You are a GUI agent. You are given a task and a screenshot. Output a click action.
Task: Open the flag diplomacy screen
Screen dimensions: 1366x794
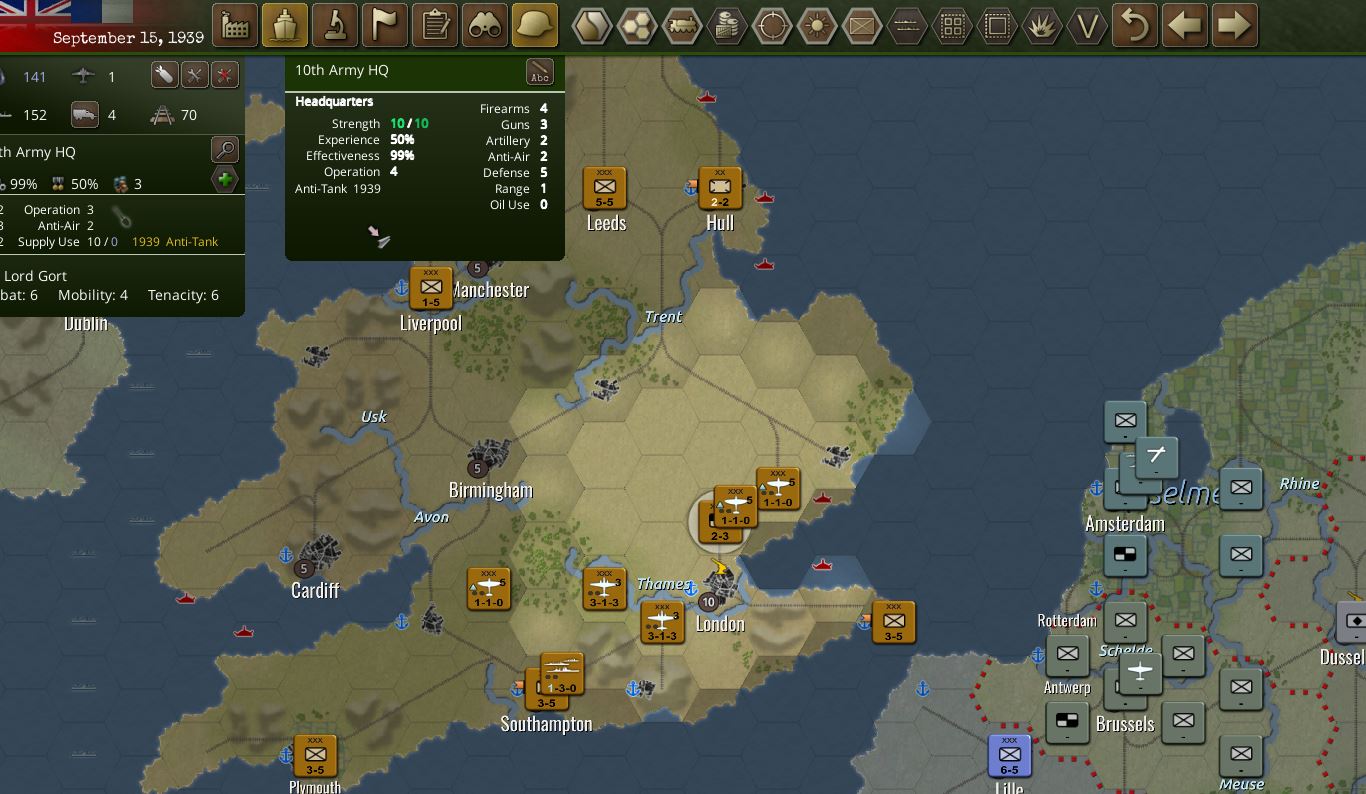pyautogui.click(x=385, y=26)
